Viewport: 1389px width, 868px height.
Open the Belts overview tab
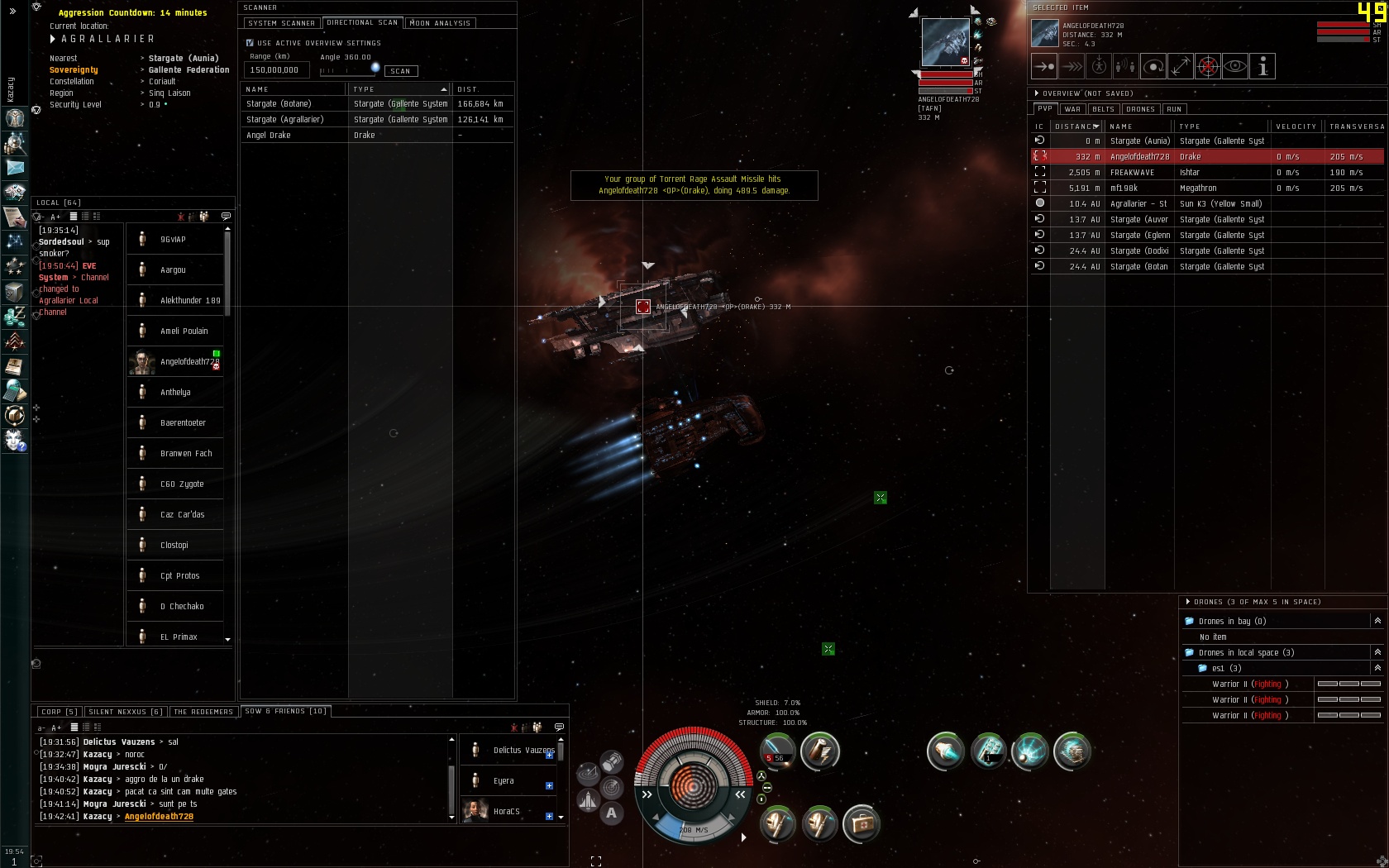[1103, 109]
